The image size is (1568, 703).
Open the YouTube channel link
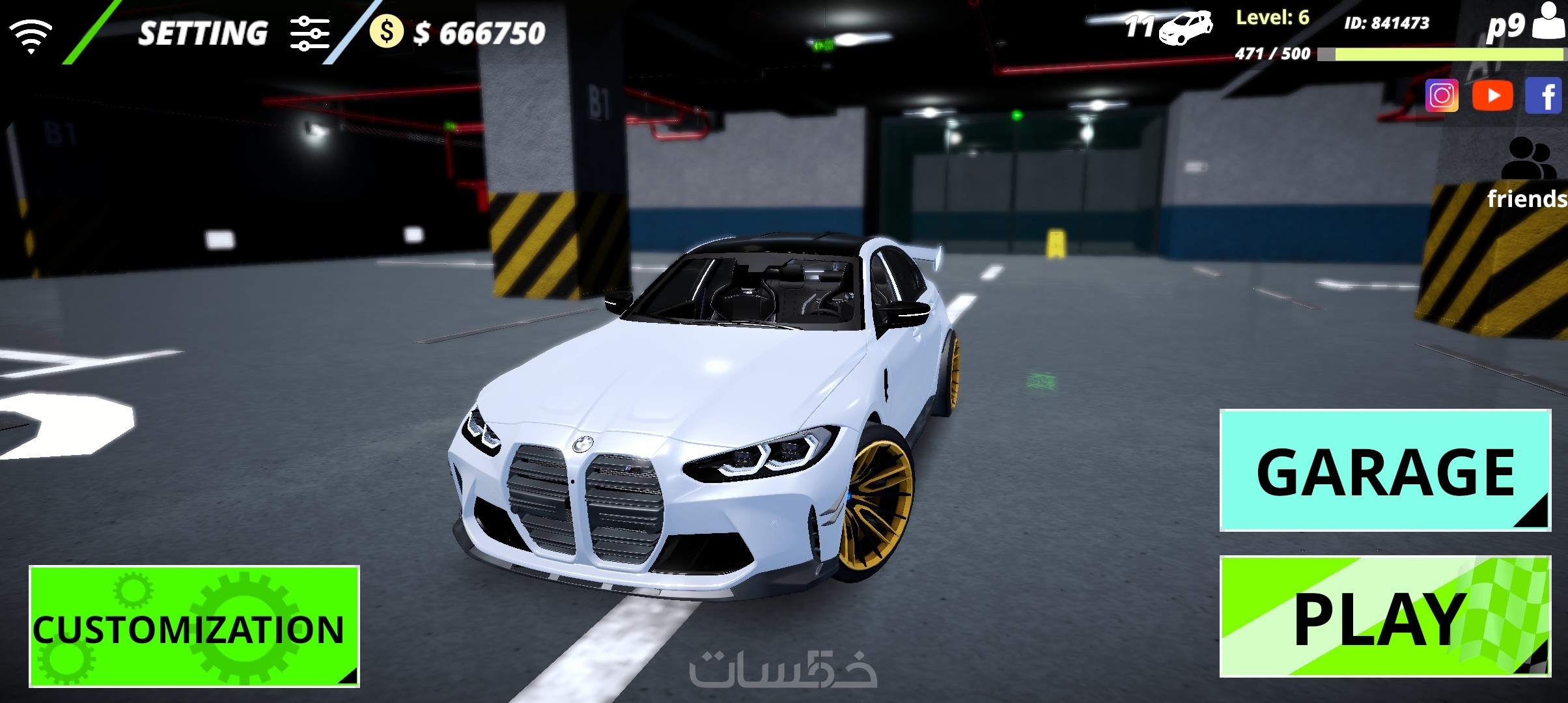pos(1492,96)
